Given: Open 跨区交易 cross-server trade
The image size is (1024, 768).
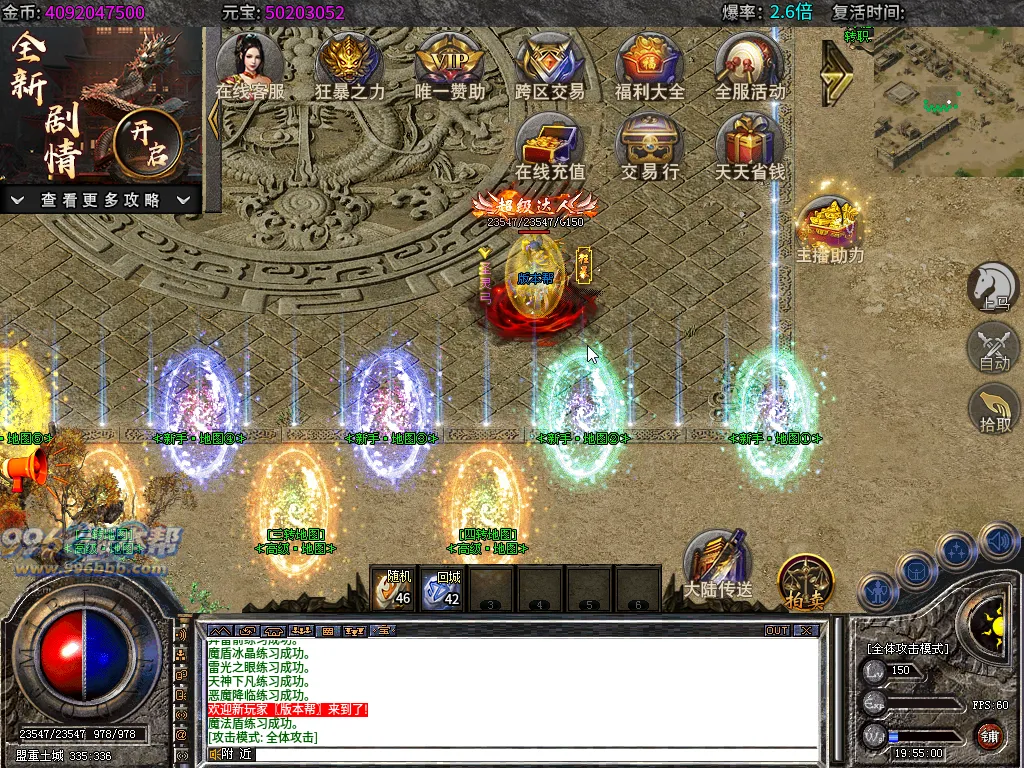Looking at the screenshot, I should click(x=549, y=63).
